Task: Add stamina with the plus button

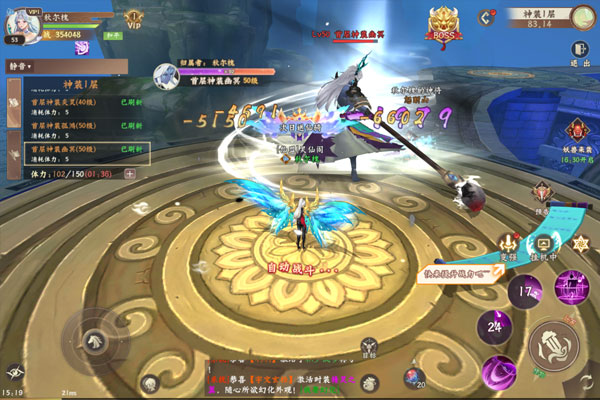Action: coord(130,173)
